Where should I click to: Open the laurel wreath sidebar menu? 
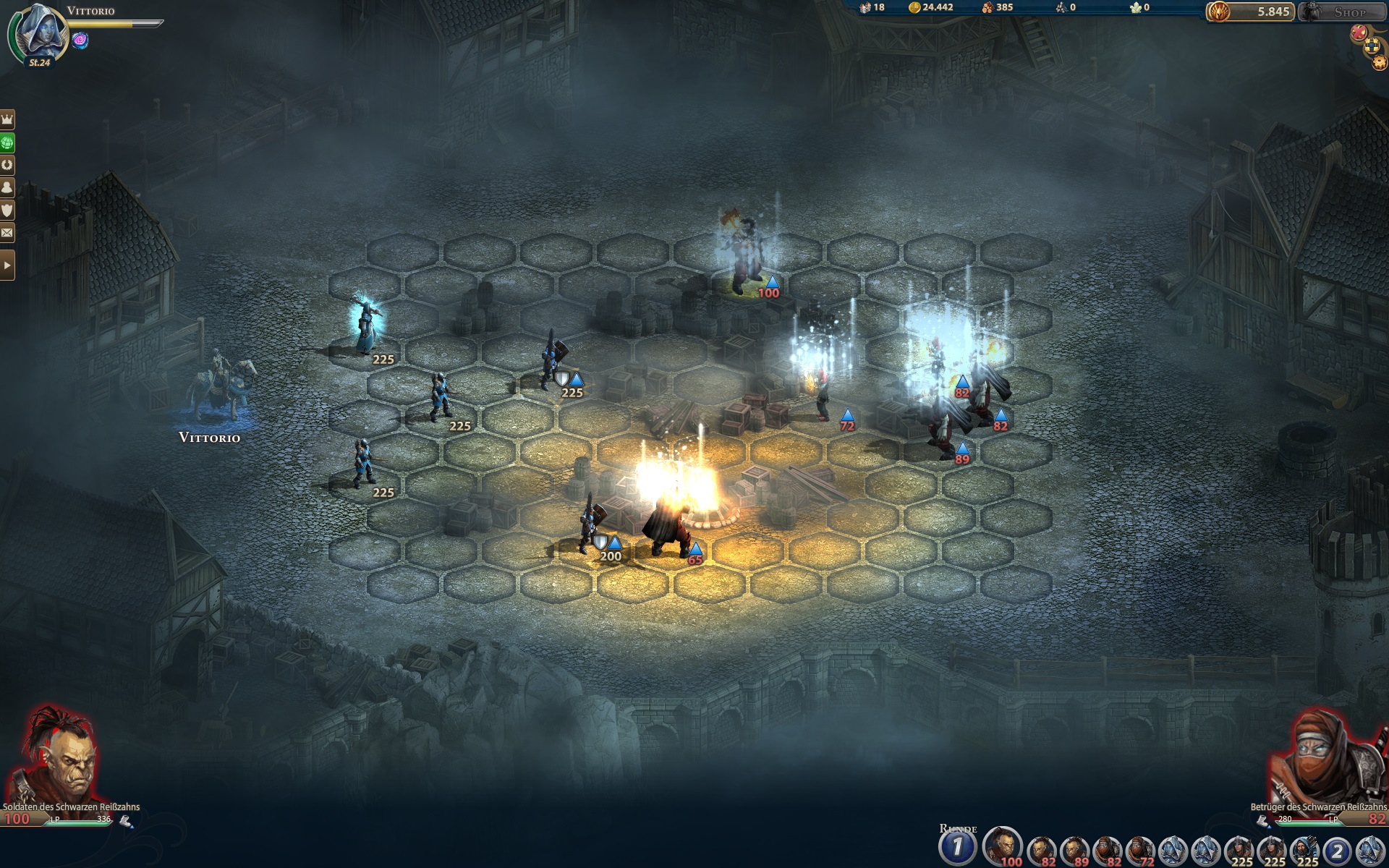coord(7,165)
